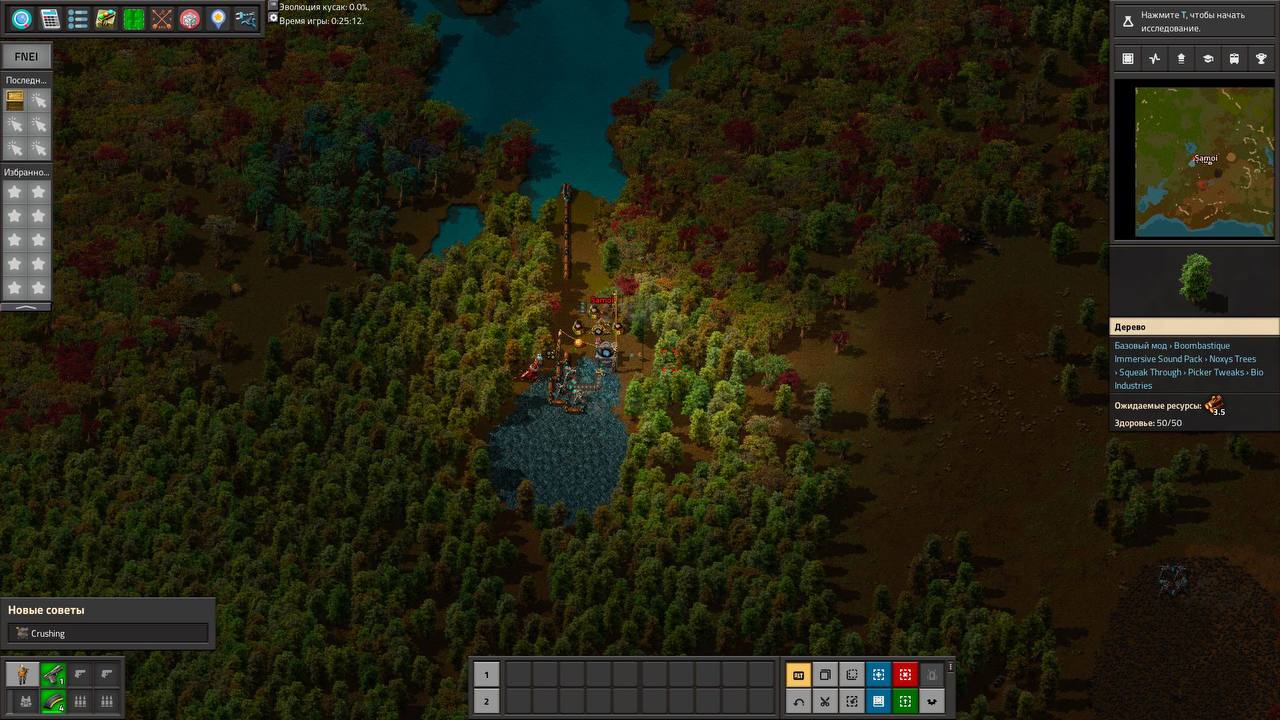Open the production statistics graph button

[1155, 59]
